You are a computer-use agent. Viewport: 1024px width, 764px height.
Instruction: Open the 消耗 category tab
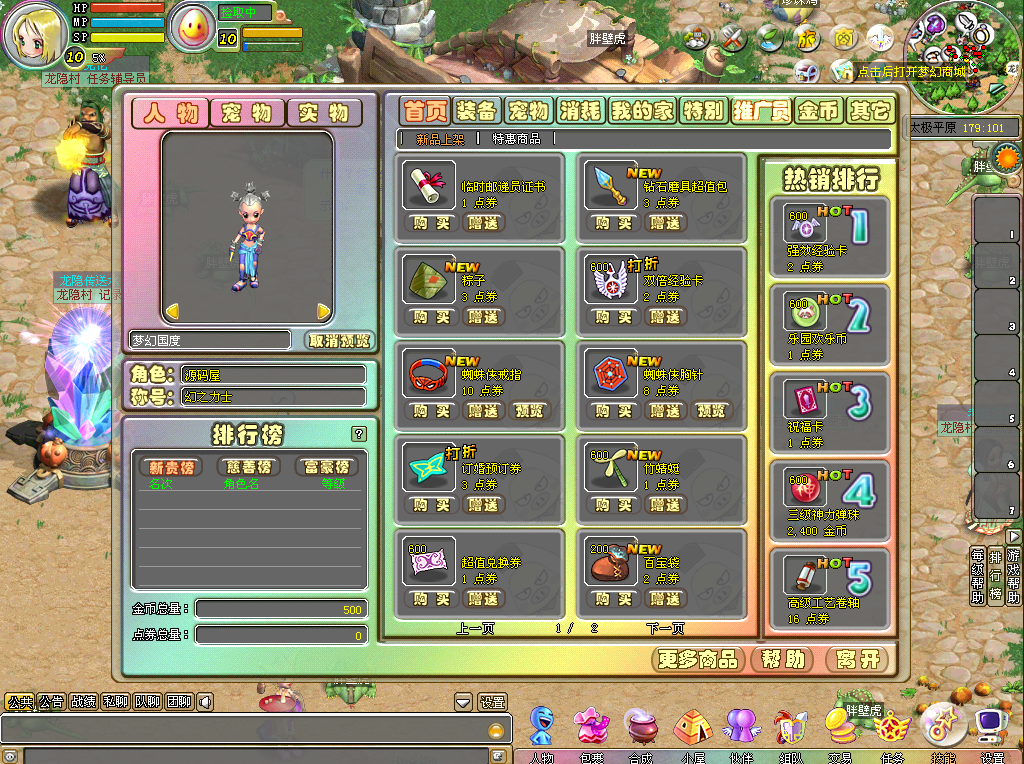580,111
